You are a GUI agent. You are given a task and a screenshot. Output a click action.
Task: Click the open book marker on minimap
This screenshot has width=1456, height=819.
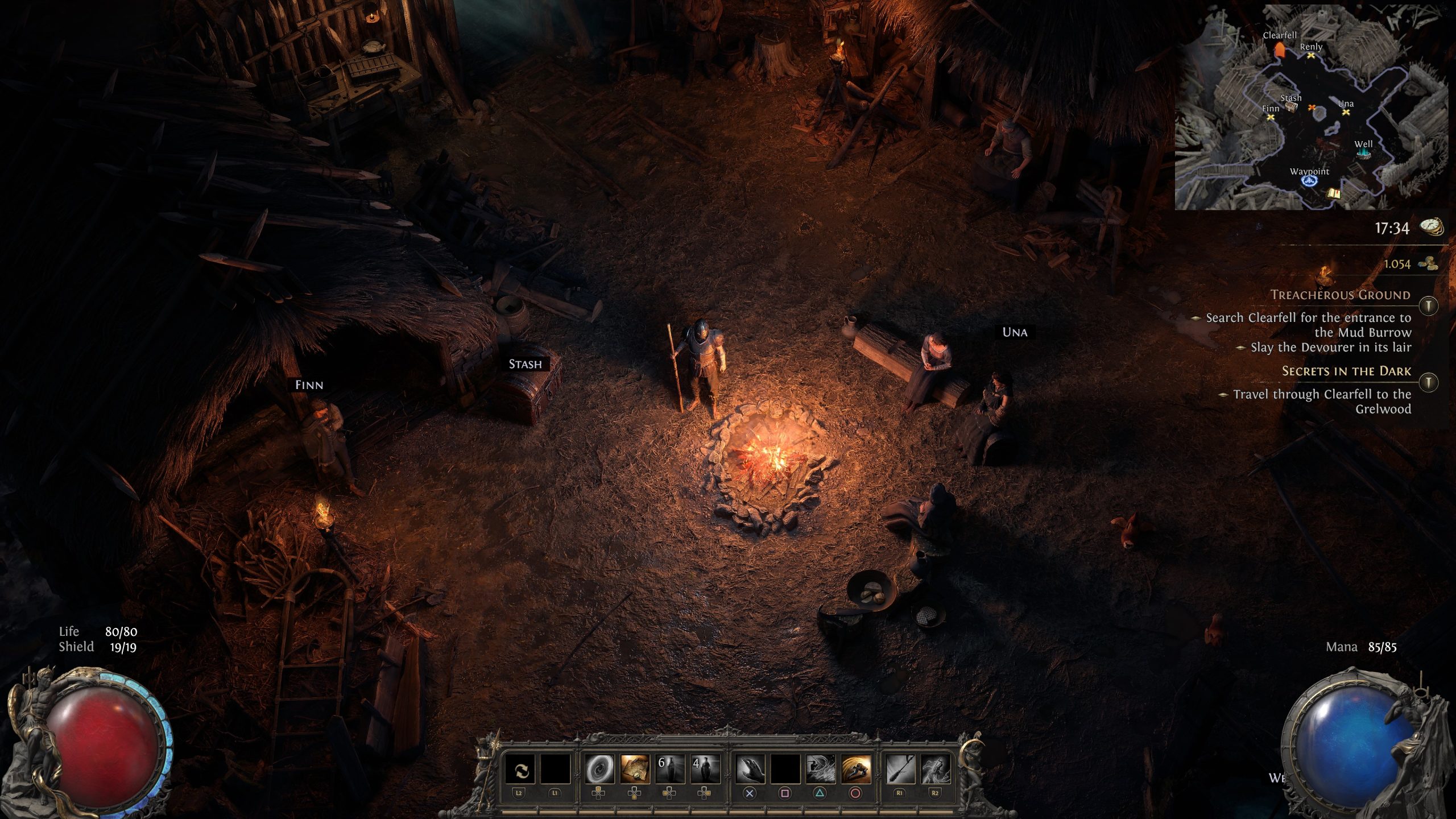pyautogui.click(x=1333, y=194)
